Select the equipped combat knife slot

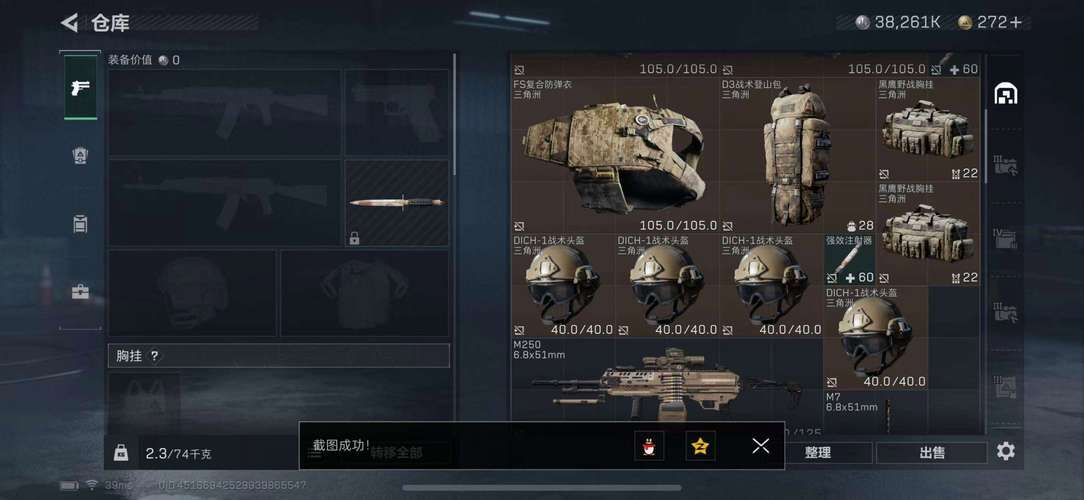pyautogui.click(x=397, y=203)
